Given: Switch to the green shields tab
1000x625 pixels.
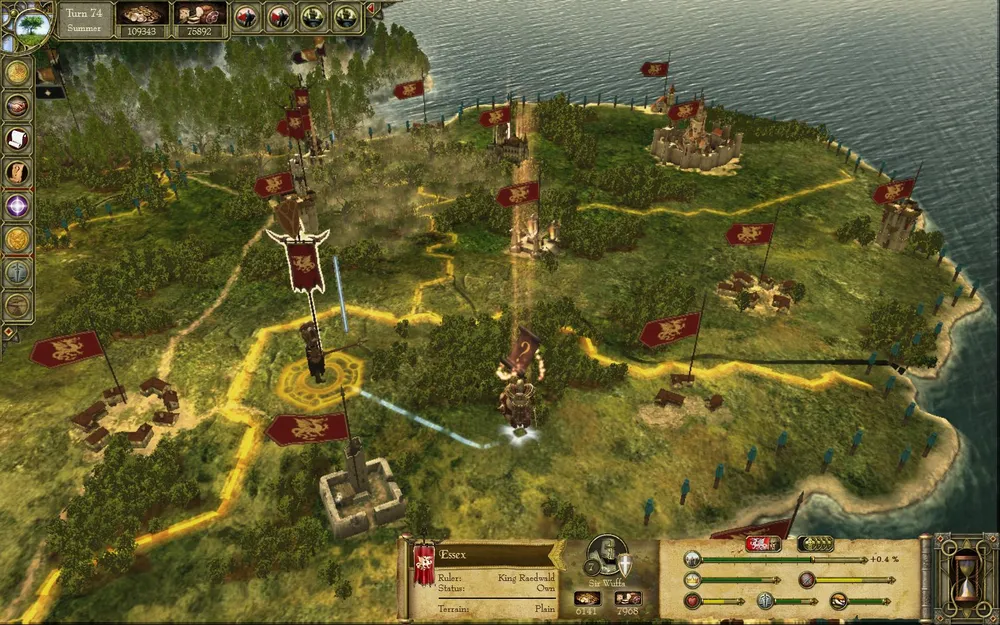Looking at the screenshot, I should (x=815, y=544).
